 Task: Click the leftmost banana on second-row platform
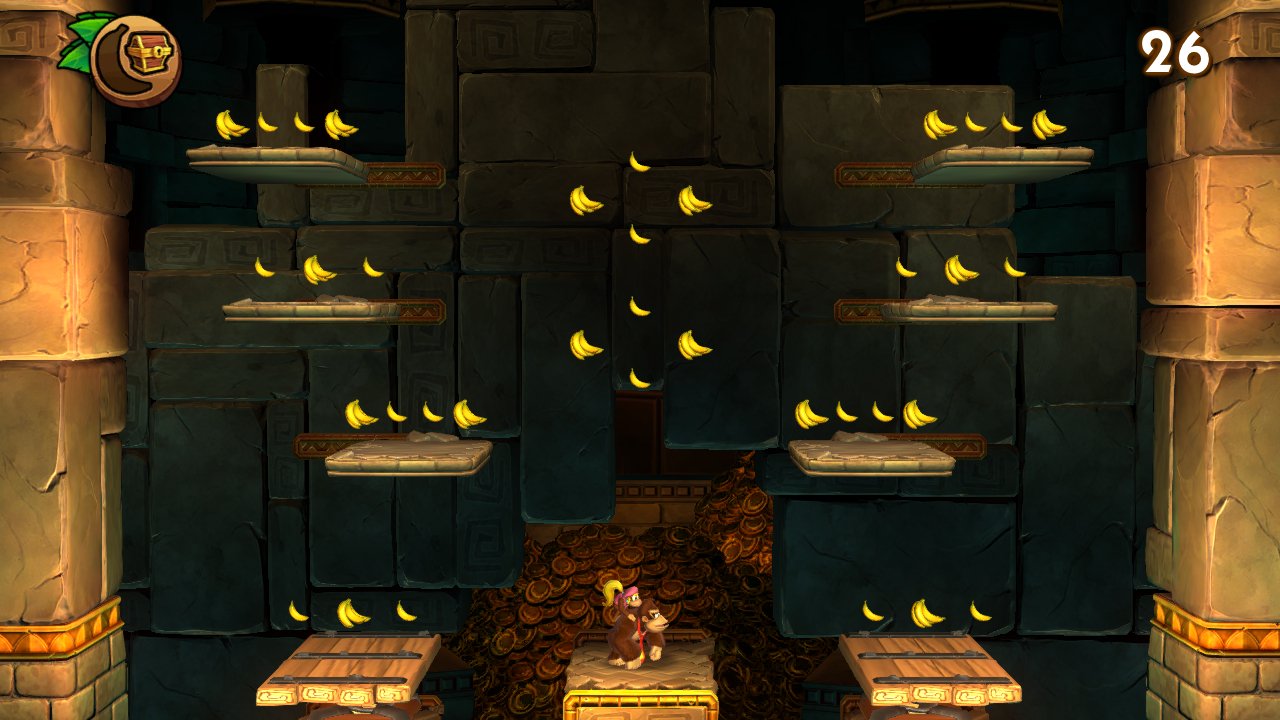pyautogui.click(x=264, y=267)
